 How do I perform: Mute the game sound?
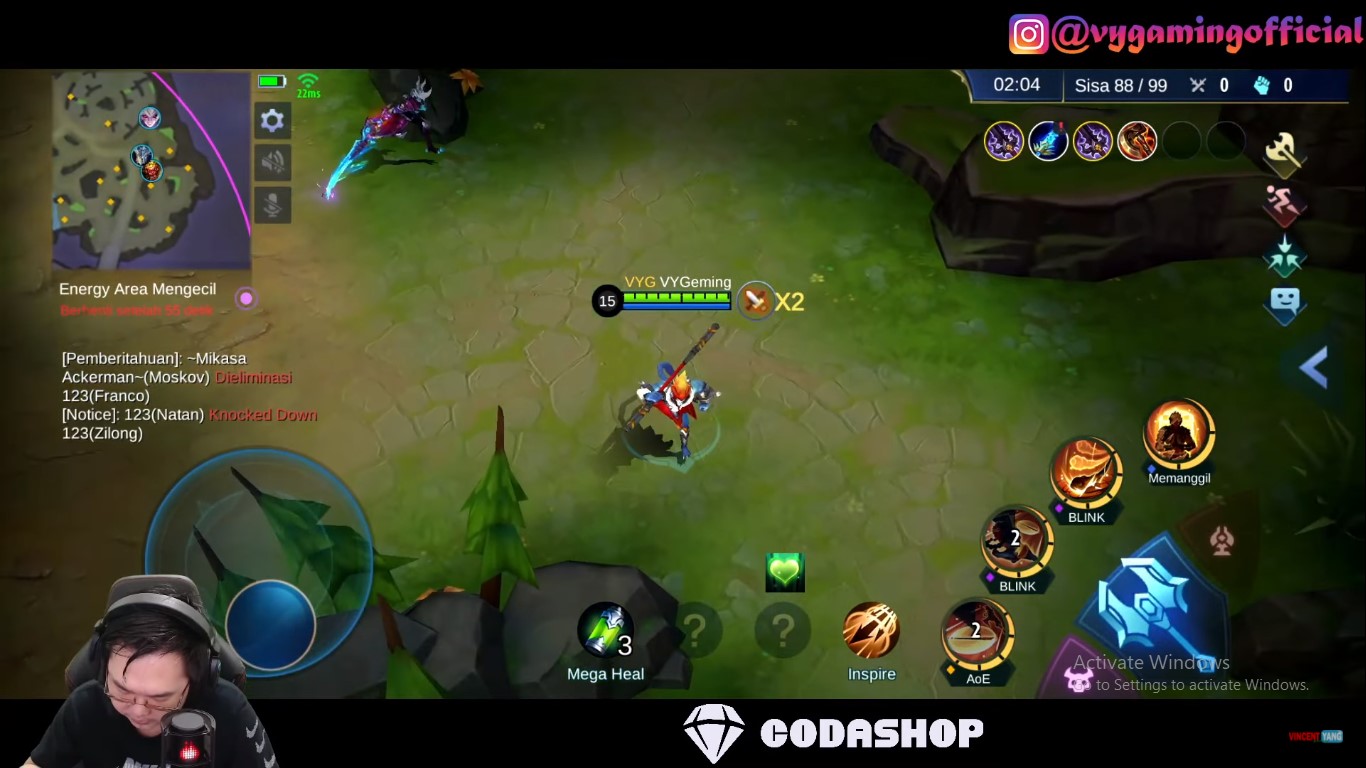click(272, 163)
